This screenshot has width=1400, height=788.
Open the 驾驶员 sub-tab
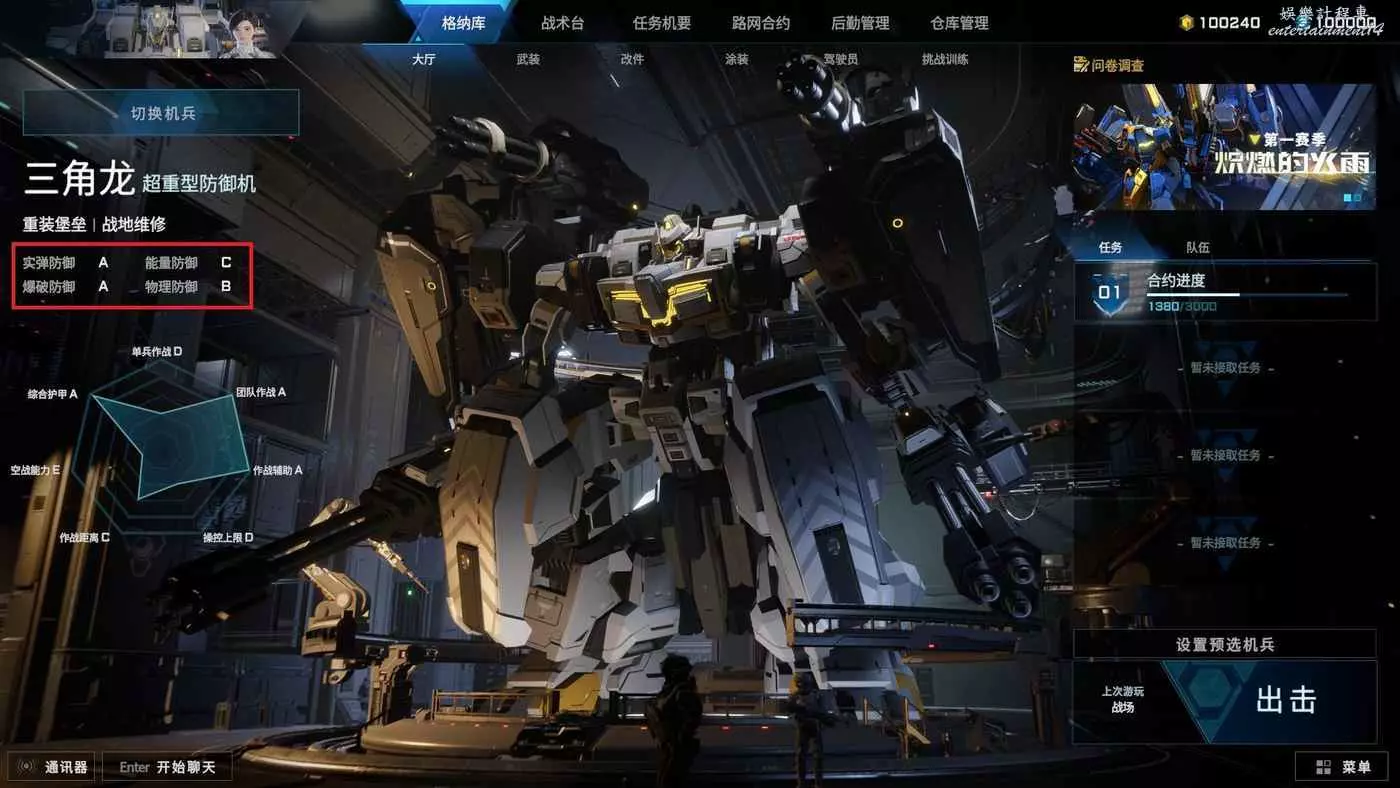840,60
